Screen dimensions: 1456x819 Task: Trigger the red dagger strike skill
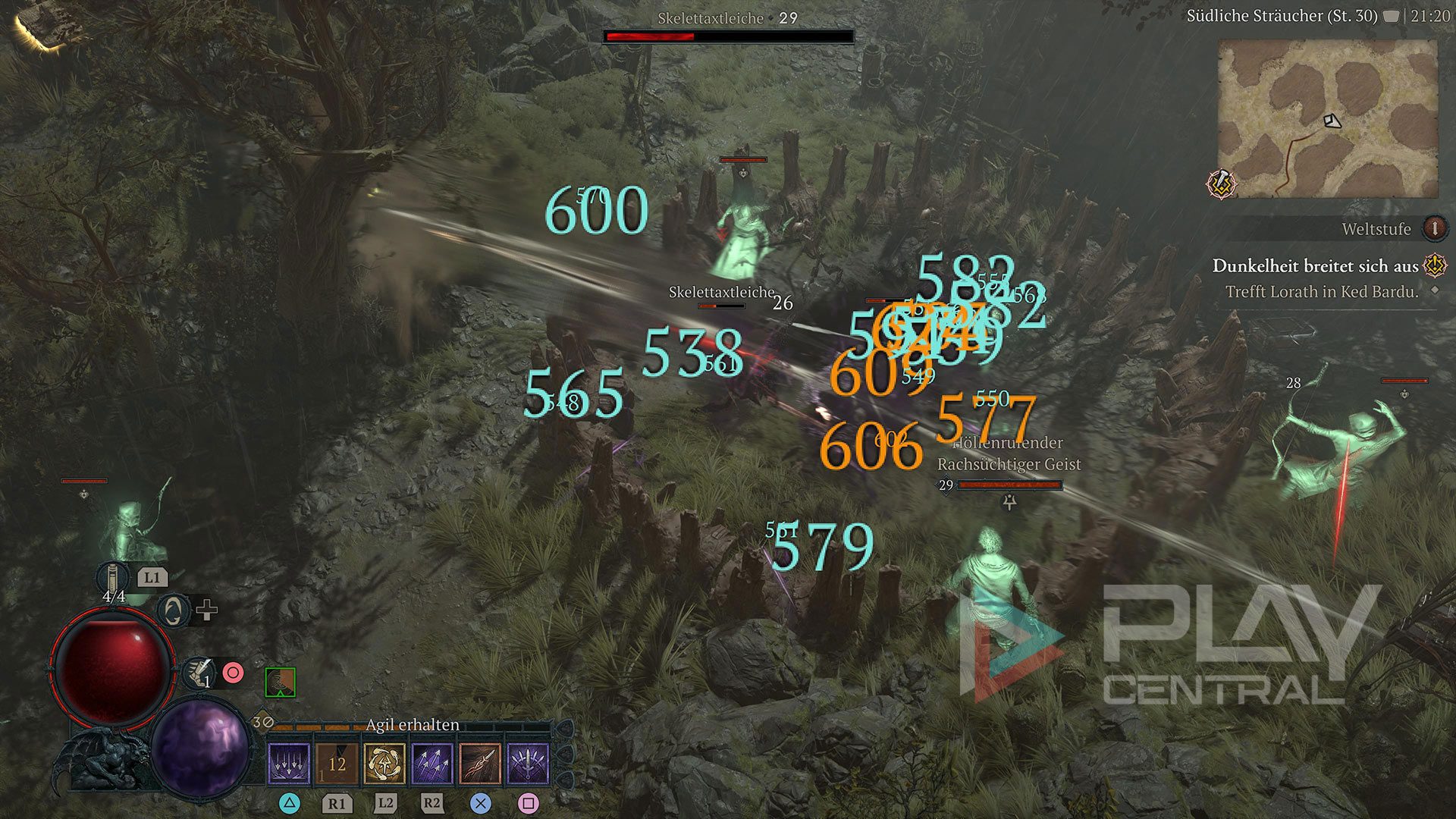click(480, 763)
